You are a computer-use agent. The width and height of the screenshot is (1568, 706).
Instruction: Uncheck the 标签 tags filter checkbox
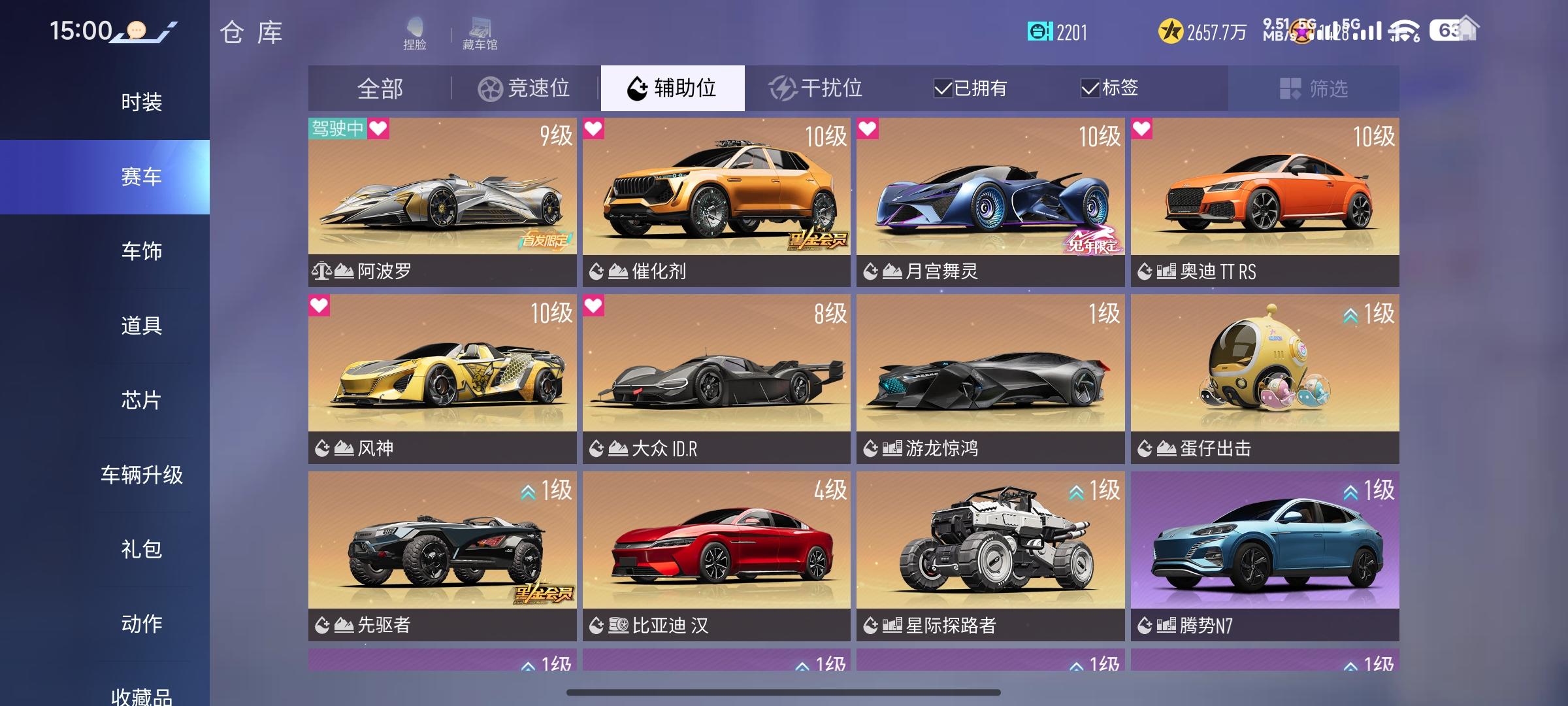[1089, 88]
